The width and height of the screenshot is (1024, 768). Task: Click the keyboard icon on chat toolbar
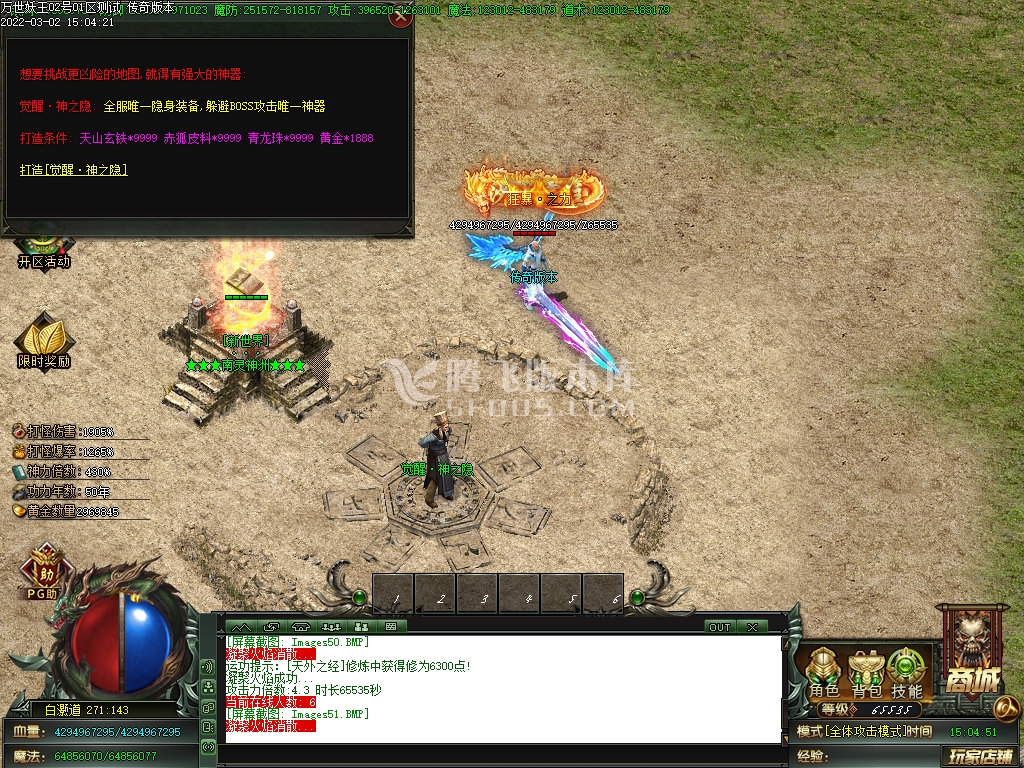[389, 627]
